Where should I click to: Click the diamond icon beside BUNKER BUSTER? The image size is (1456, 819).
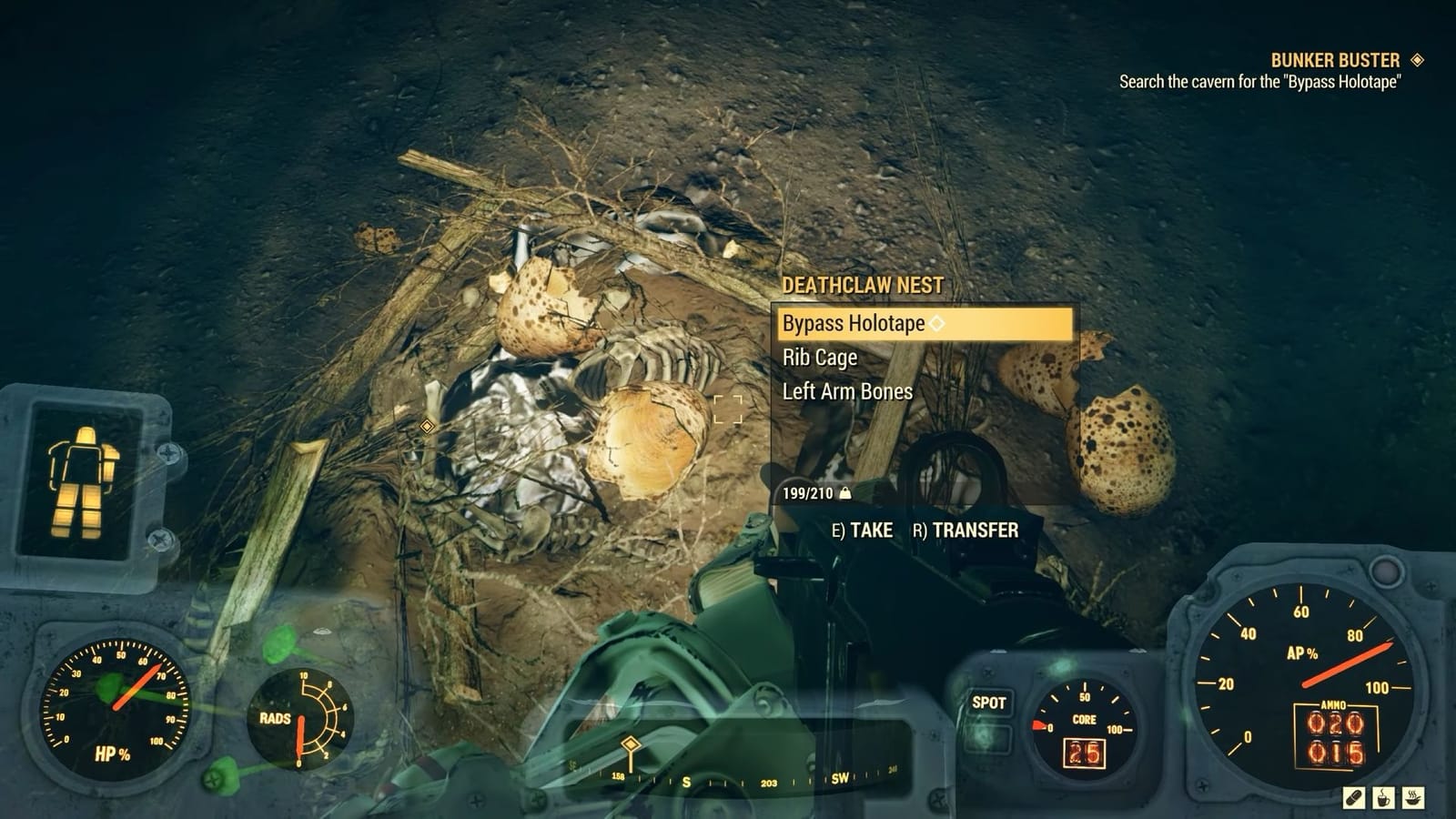click(x=1416, y=57)
